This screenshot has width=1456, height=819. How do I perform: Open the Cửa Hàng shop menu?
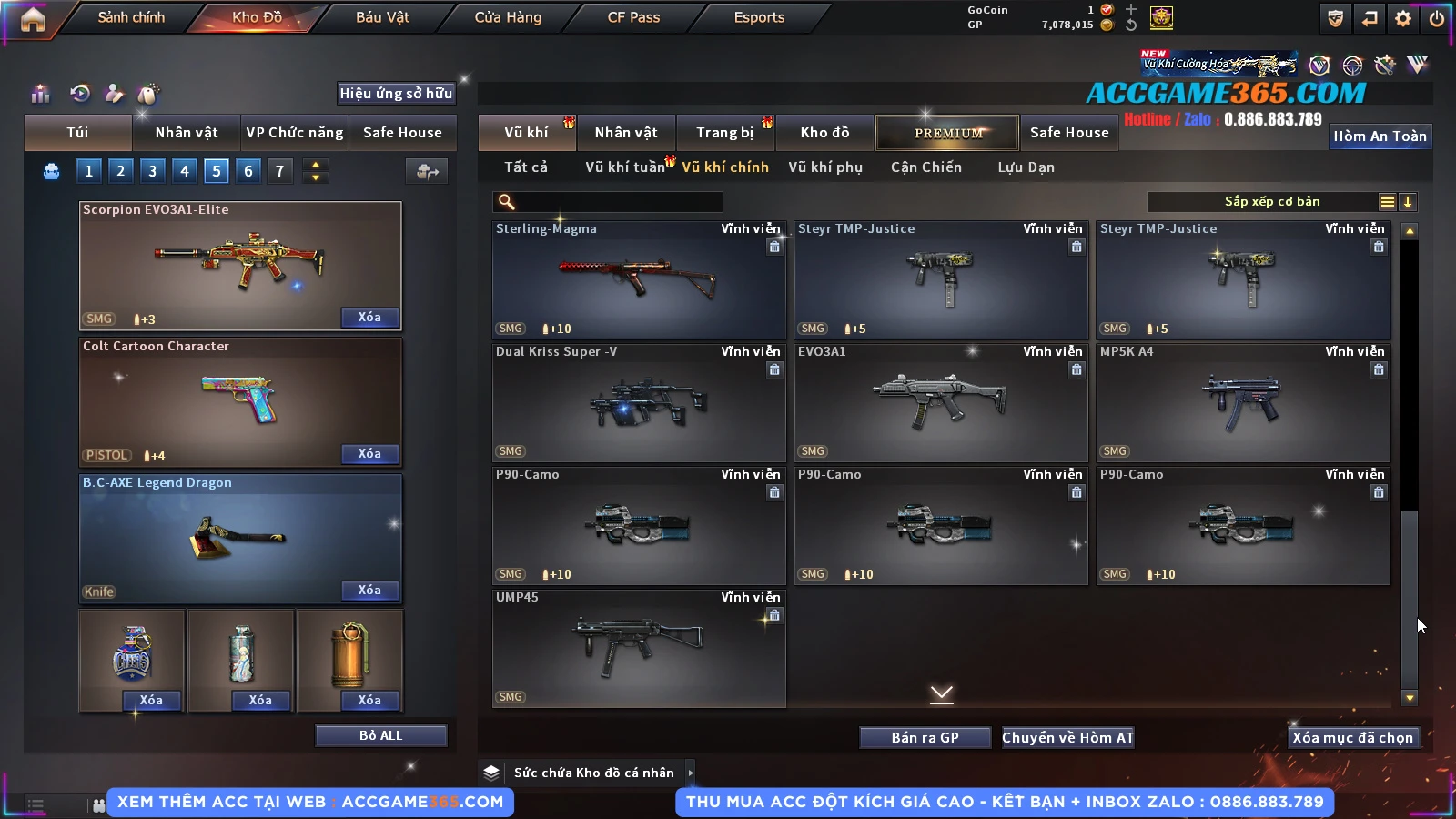[508, 17]
